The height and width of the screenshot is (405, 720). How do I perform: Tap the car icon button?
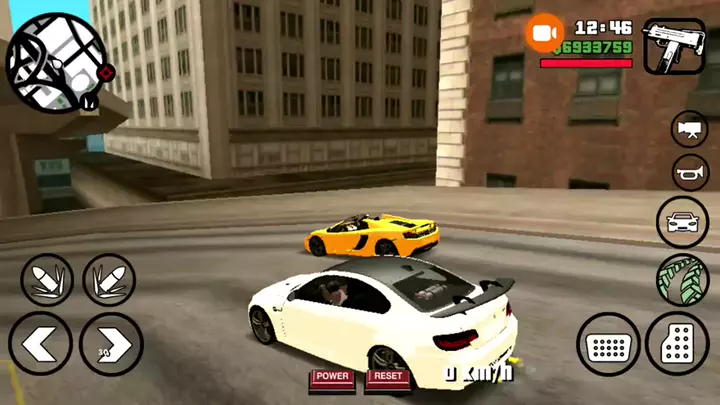pos(682,222)
